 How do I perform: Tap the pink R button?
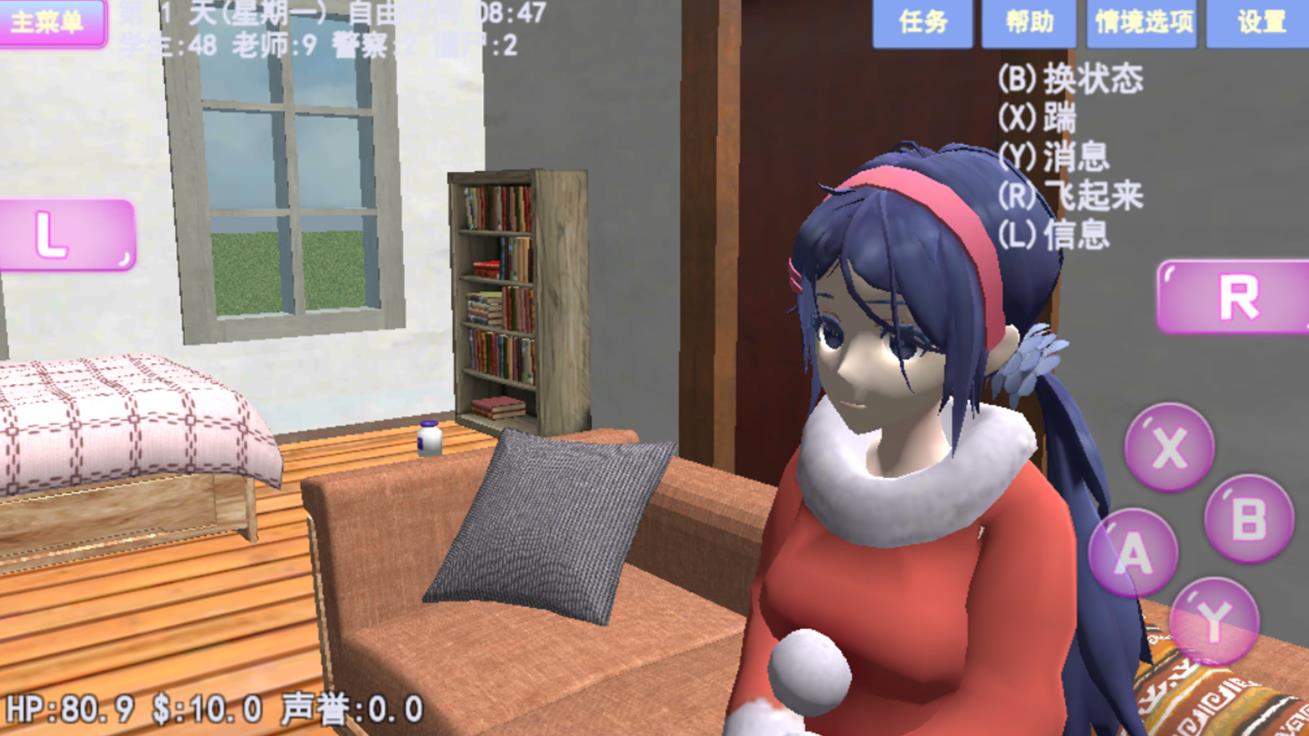tap(1234, 297)
